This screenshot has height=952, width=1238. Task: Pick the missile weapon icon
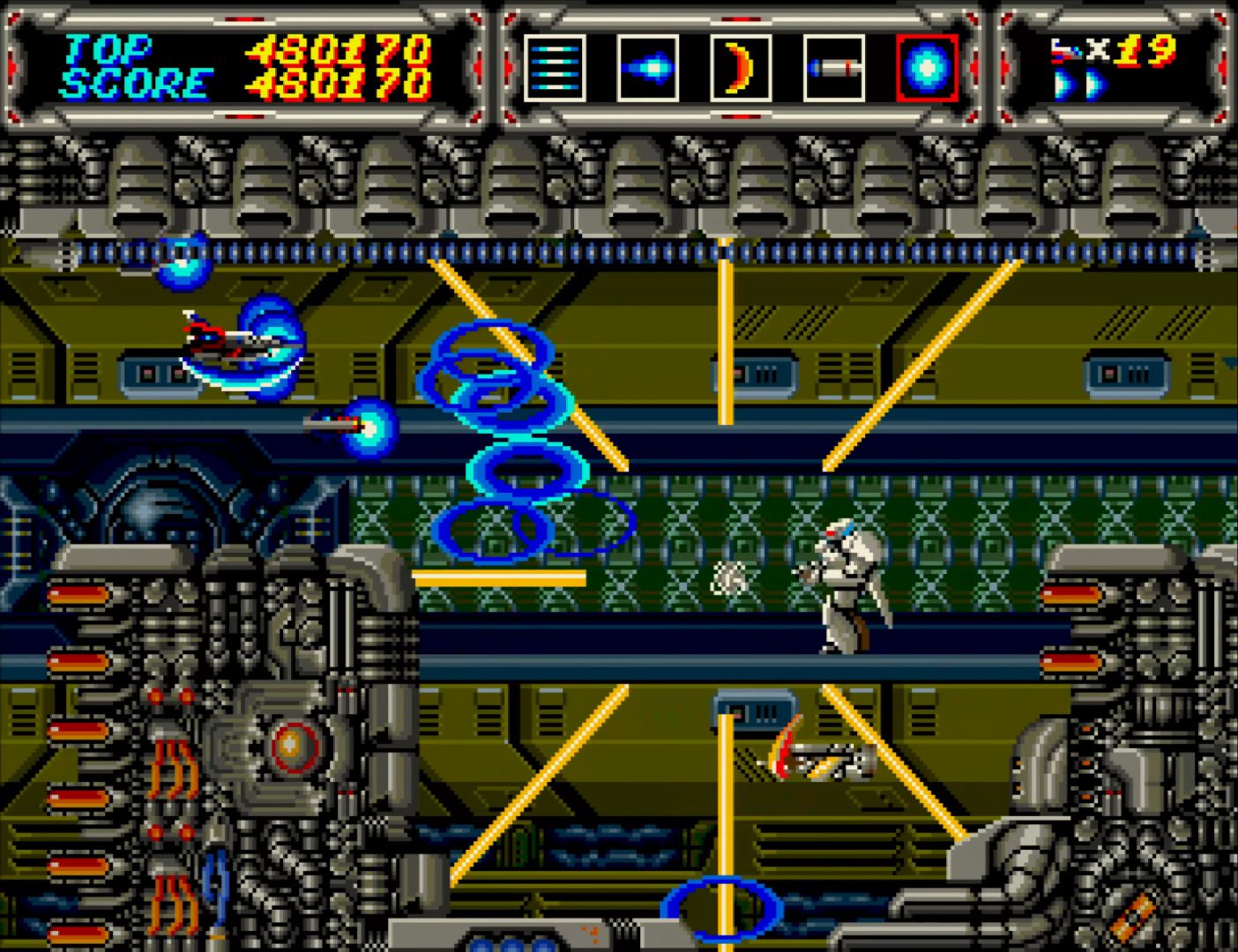coord(833,68)
